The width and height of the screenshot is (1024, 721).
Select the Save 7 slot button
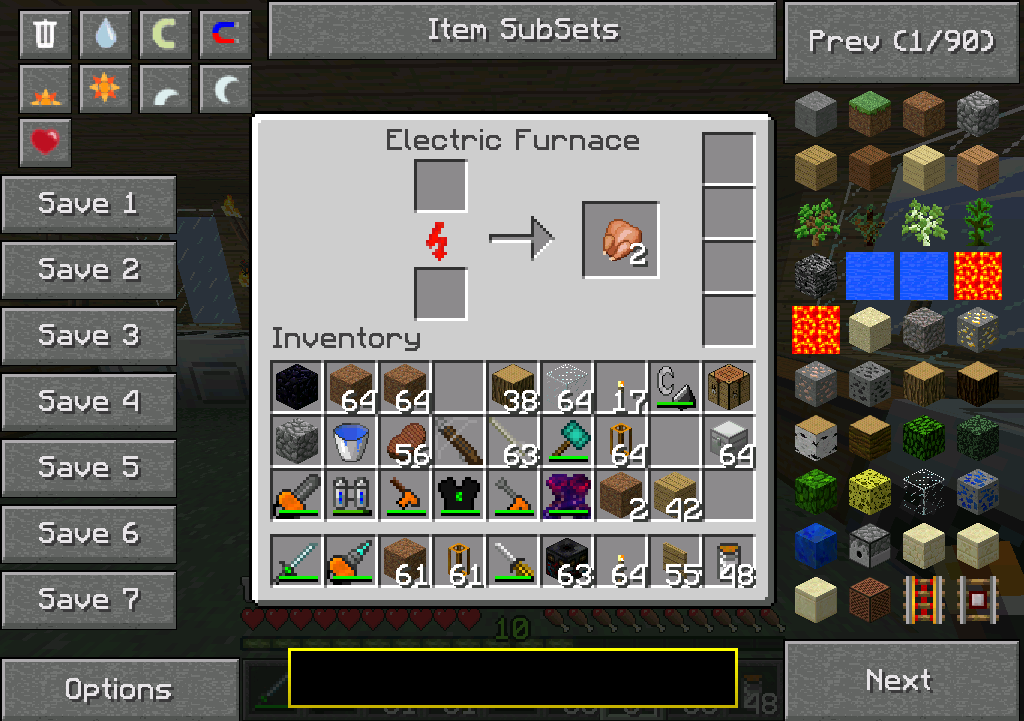(88, 600)
